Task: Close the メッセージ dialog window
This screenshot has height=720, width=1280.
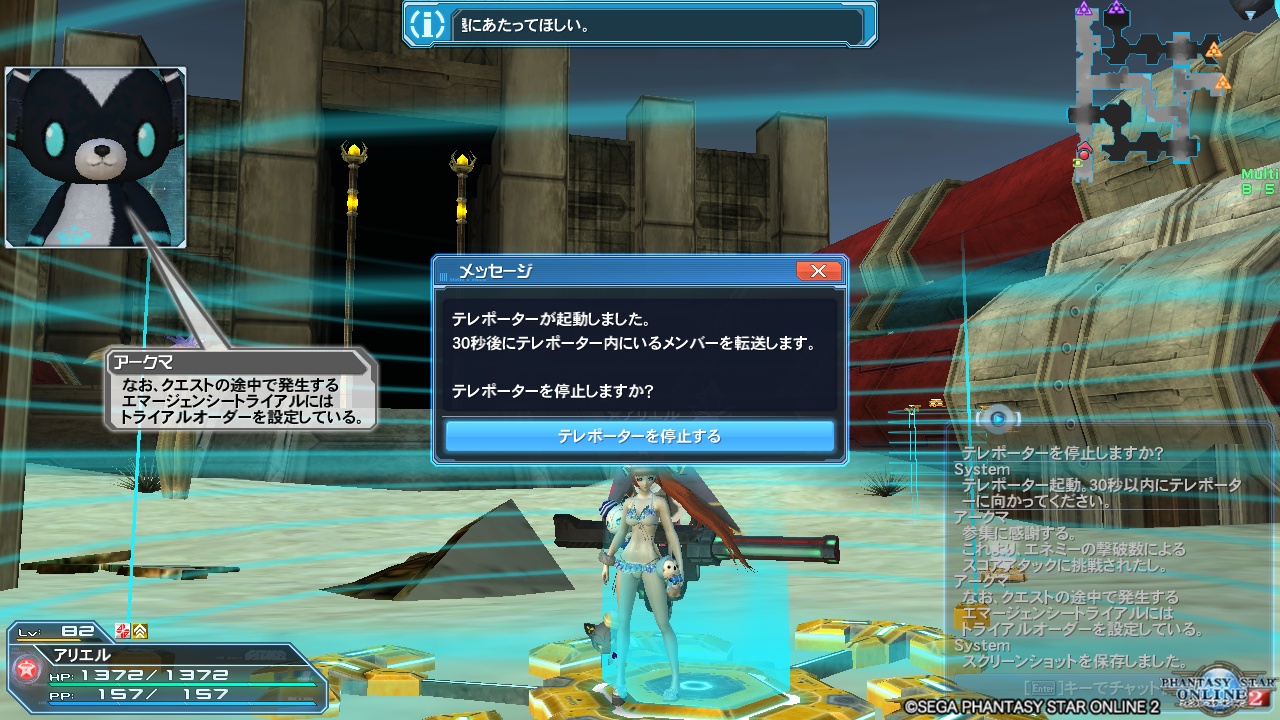Action: (819, 270)
